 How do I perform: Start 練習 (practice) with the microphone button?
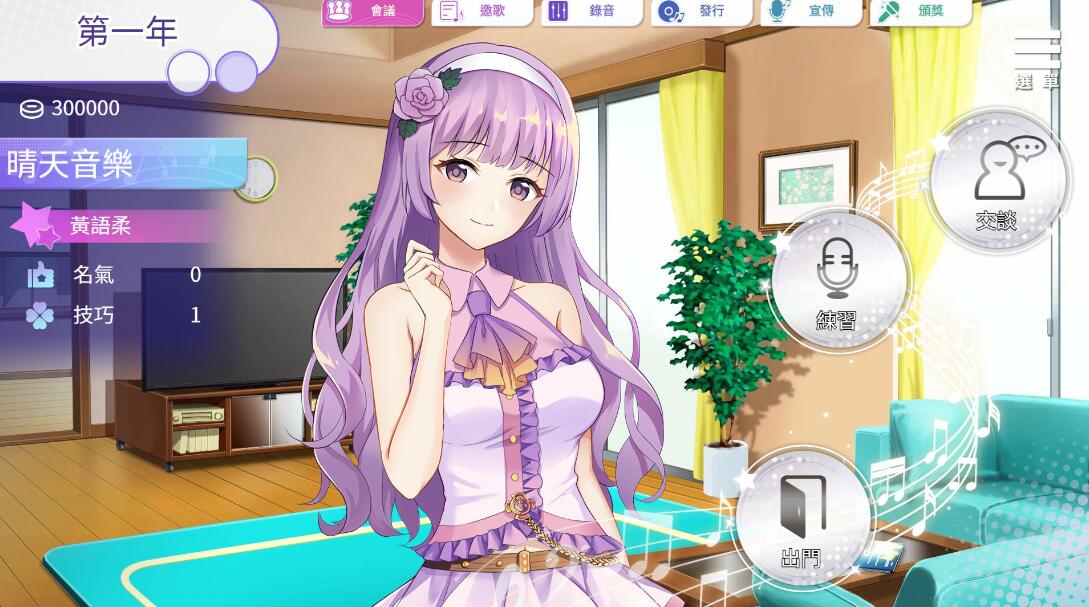(x=838, y=281)
